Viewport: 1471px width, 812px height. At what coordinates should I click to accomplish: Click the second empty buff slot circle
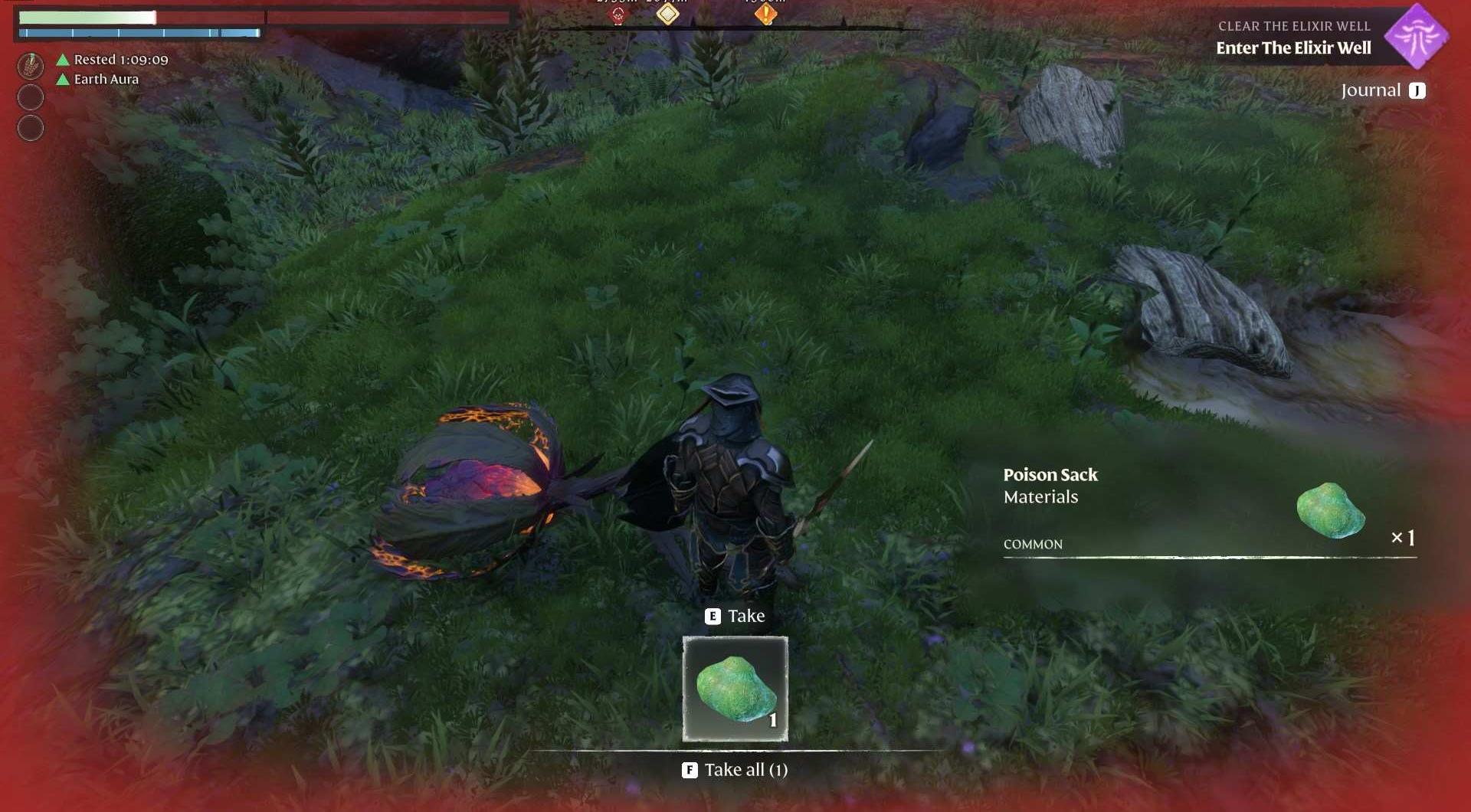(x=31, y=128)
